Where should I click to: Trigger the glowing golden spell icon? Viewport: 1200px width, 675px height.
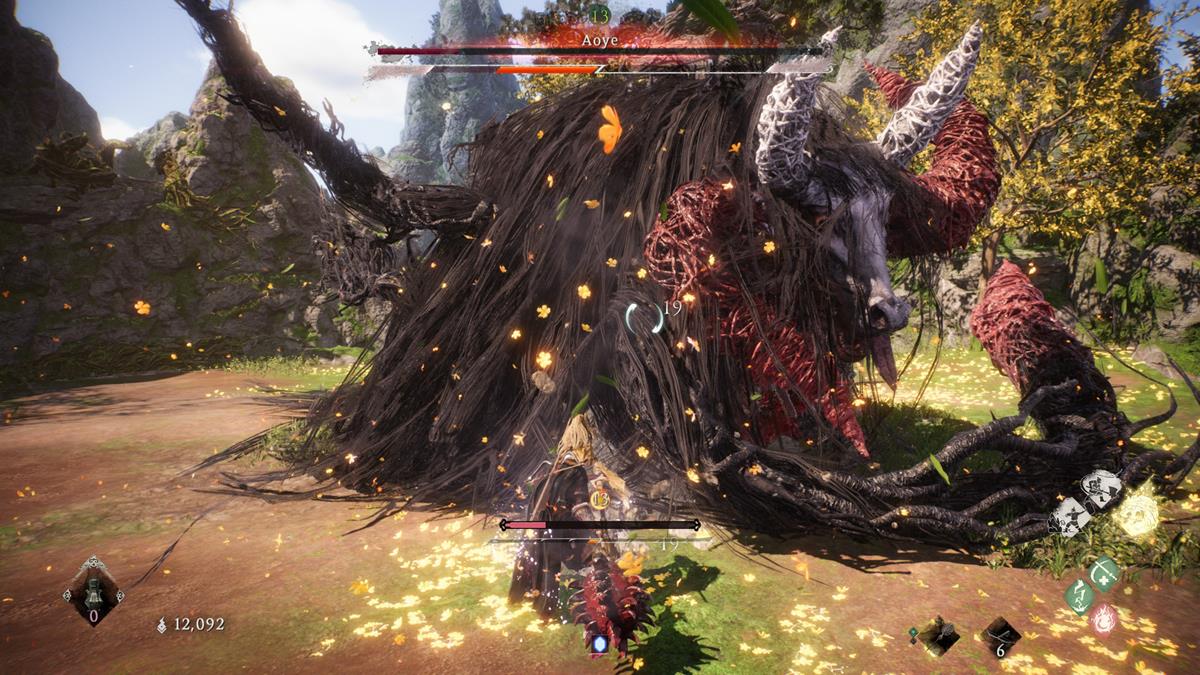(x=1137, y=514)
